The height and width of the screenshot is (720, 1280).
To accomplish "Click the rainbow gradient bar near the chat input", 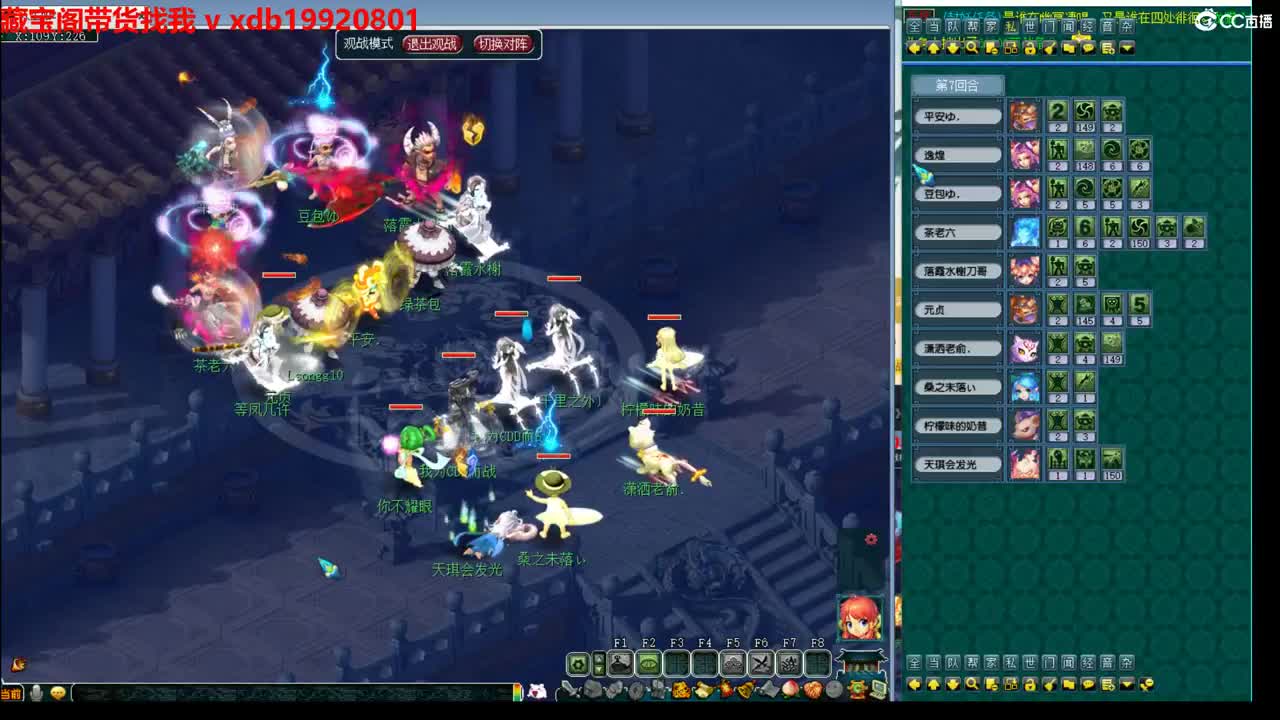I will click(x=517, y=692).
